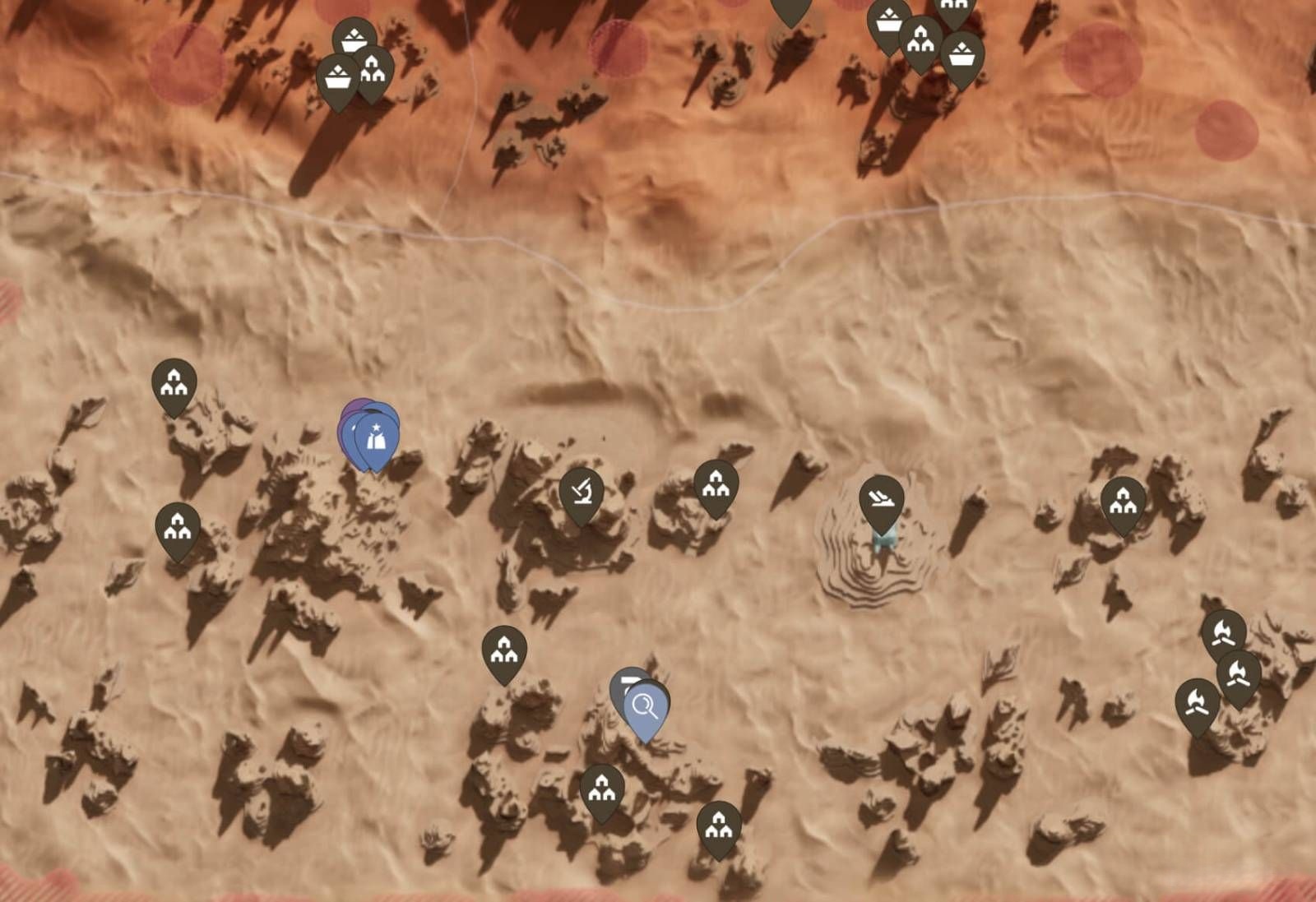Image resolution: width=1316 pixels, height=902 pixels.
Task: Click the blue trading post star marker
Action: point(376,437)
